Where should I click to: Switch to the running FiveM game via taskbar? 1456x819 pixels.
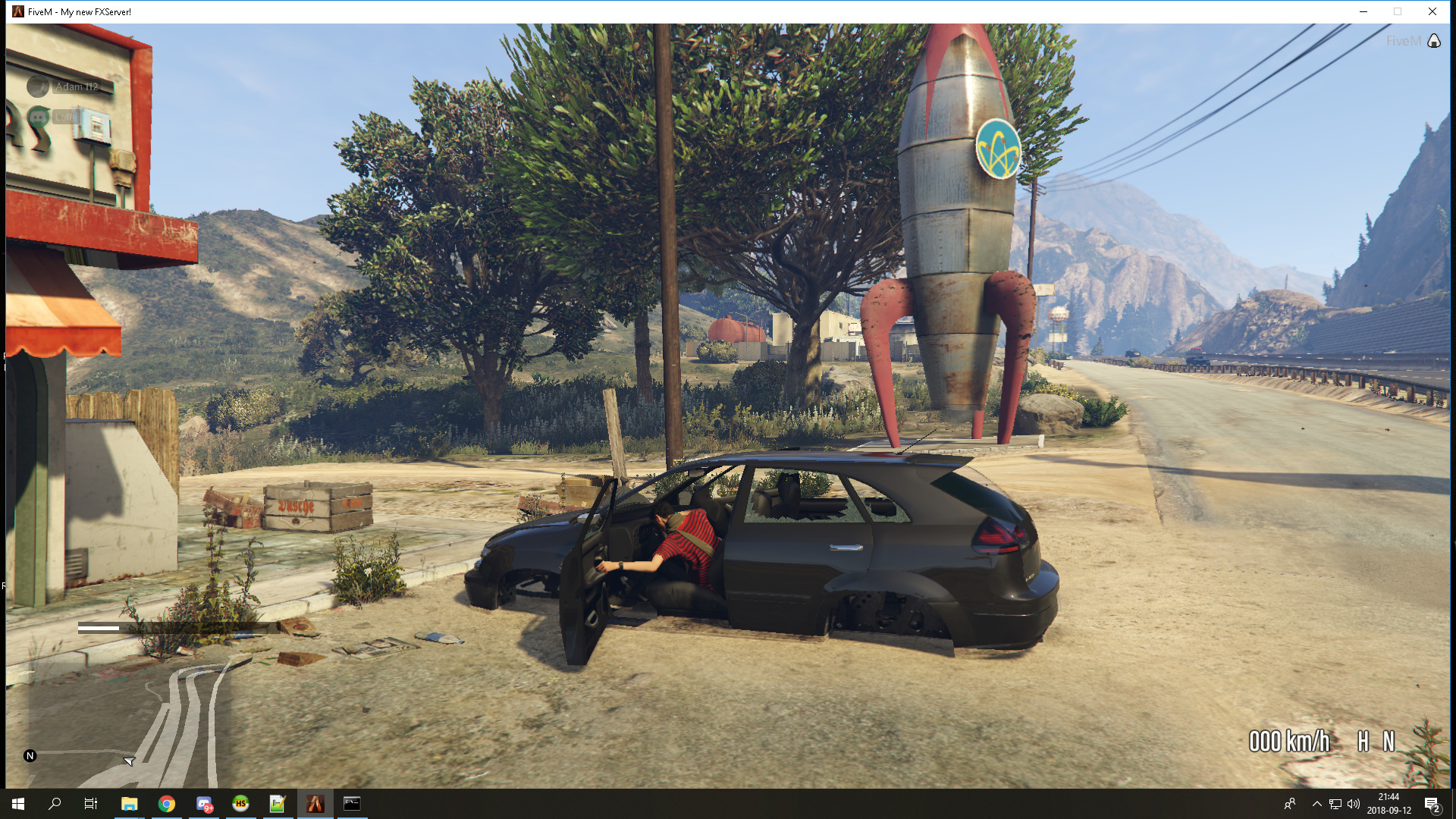(x=315, y=804)
